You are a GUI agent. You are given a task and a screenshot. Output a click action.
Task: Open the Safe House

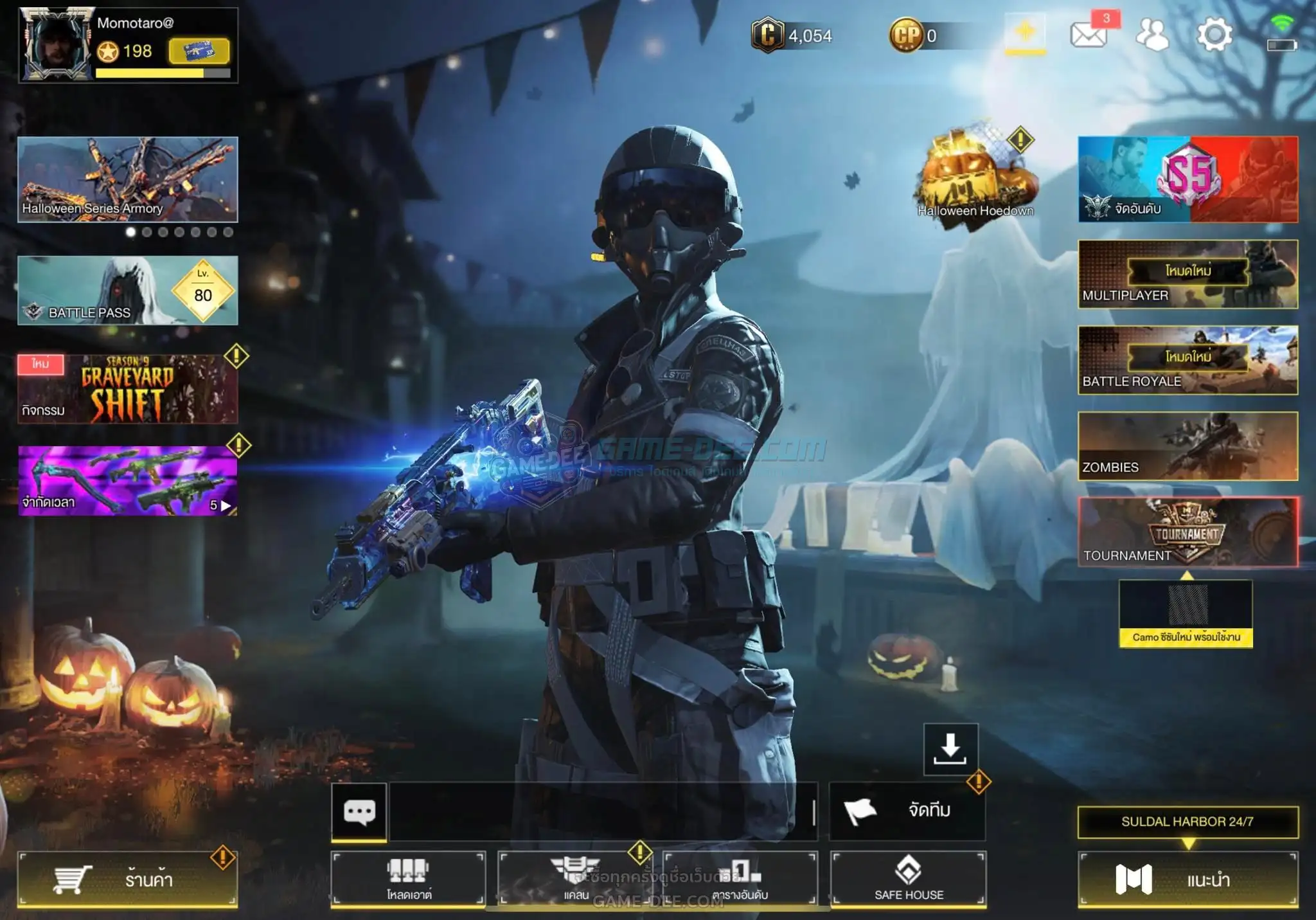point(909,879)
